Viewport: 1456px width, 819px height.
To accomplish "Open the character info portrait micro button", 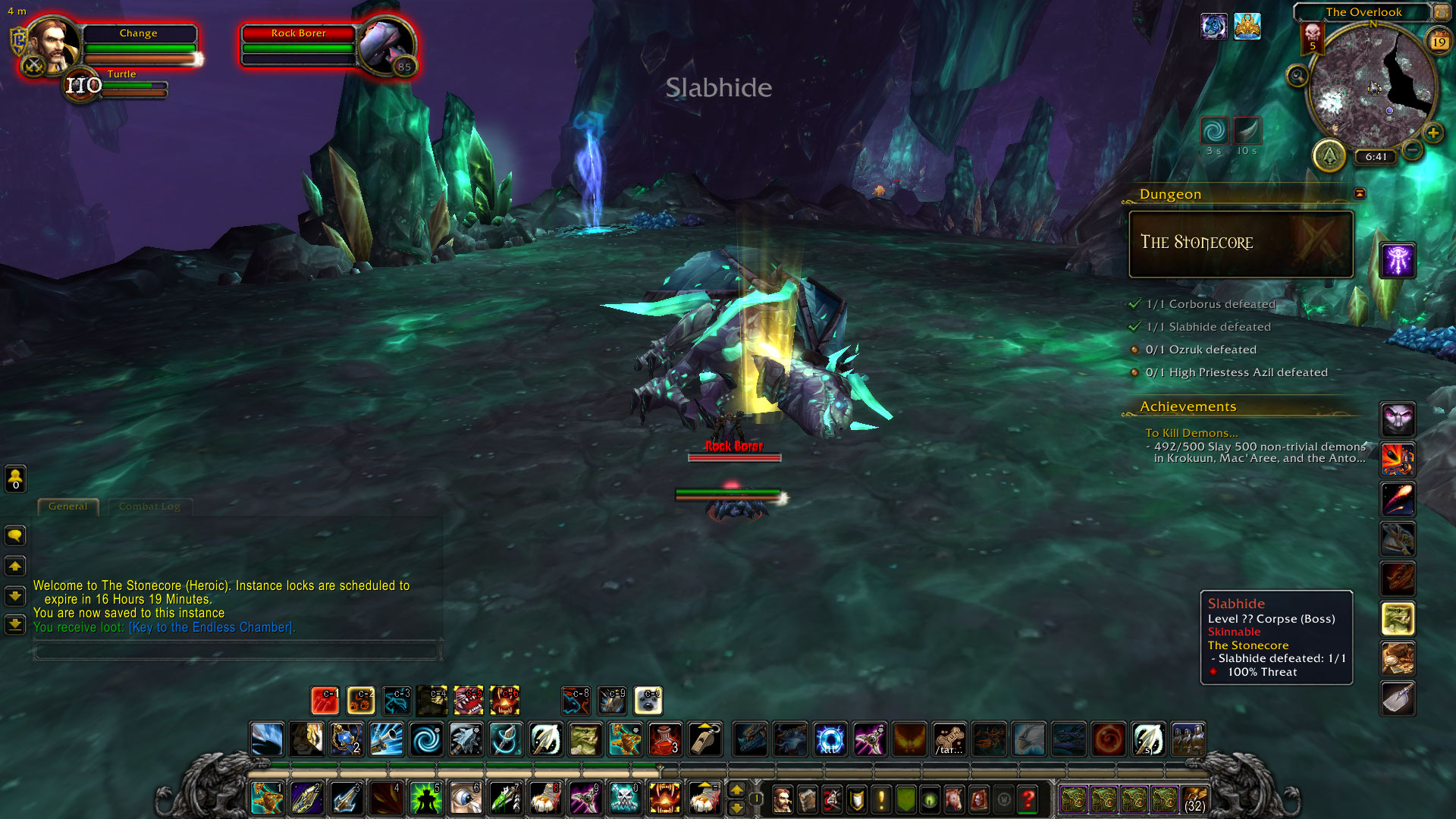I will (782, 799).
